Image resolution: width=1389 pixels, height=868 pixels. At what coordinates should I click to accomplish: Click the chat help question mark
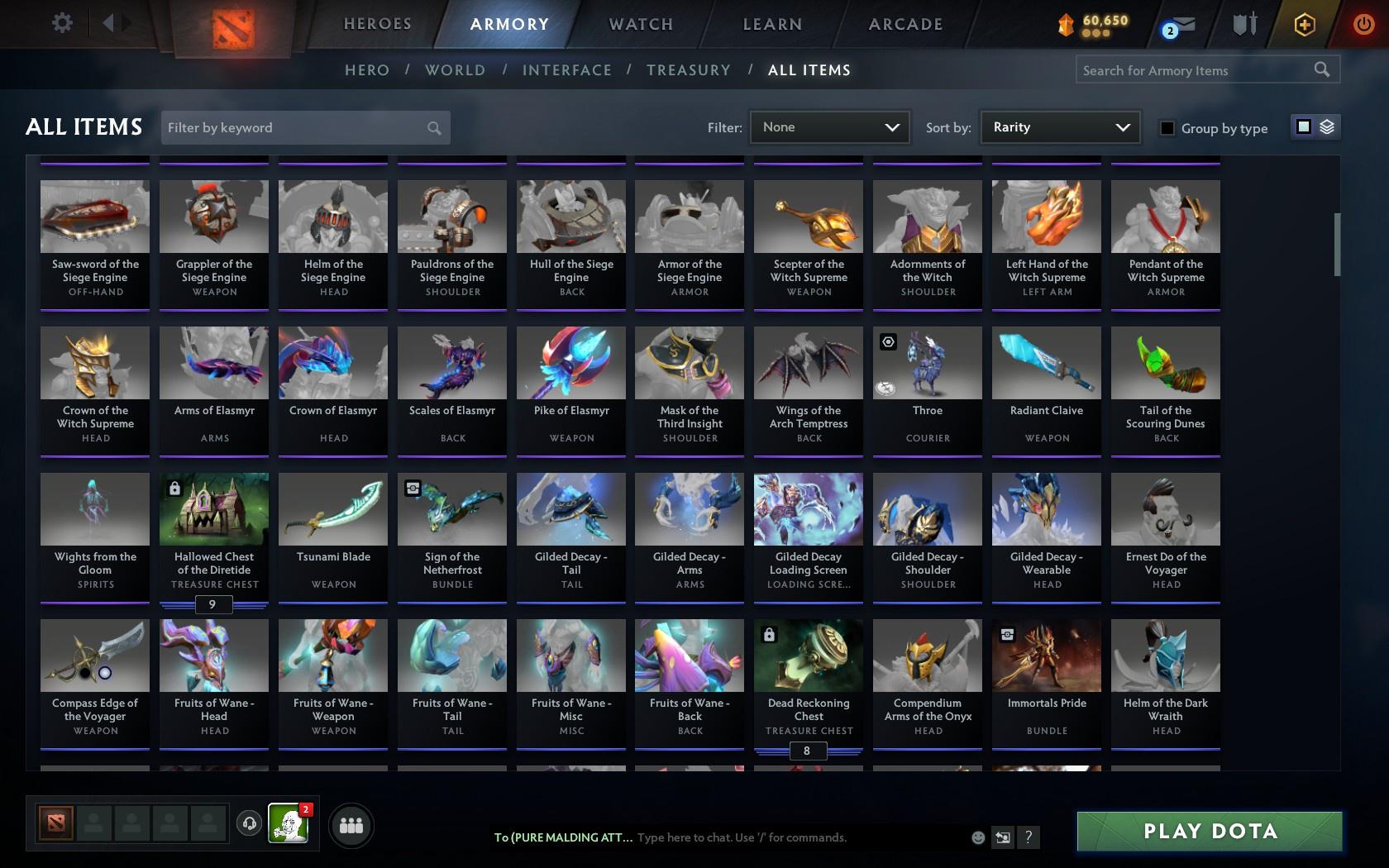(x=1028, y=837)
